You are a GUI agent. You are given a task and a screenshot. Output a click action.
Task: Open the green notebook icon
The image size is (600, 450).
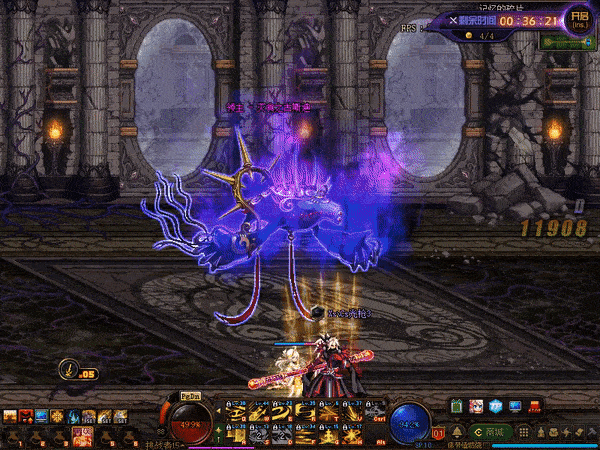[457, 406]
